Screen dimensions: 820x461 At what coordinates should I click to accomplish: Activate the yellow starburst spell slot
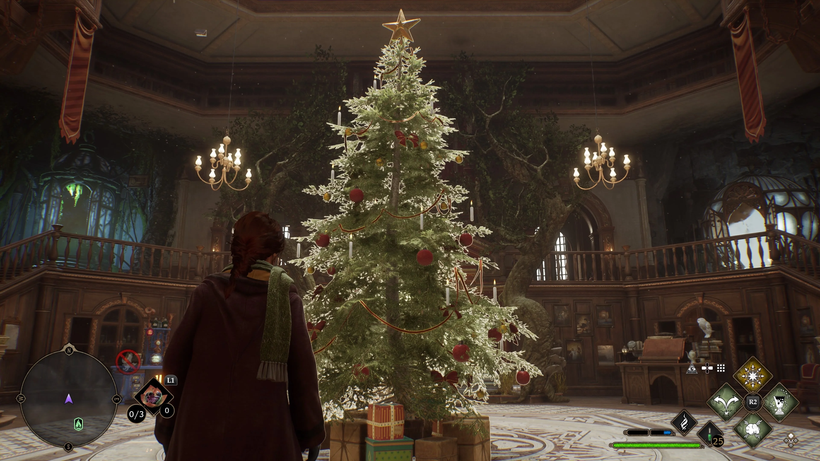click(752, 376)
